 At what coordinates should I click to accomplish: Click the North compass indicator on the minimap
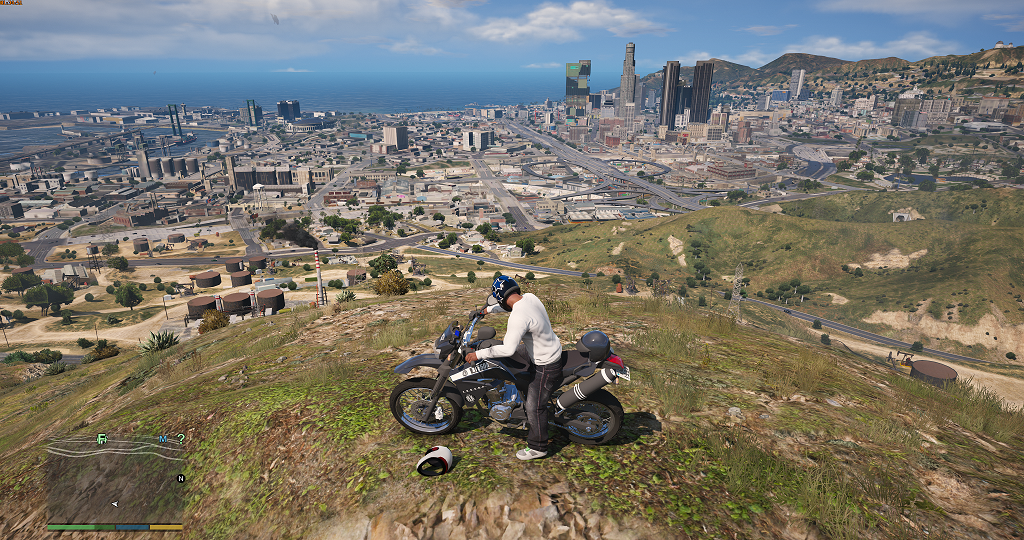(181, 478)
